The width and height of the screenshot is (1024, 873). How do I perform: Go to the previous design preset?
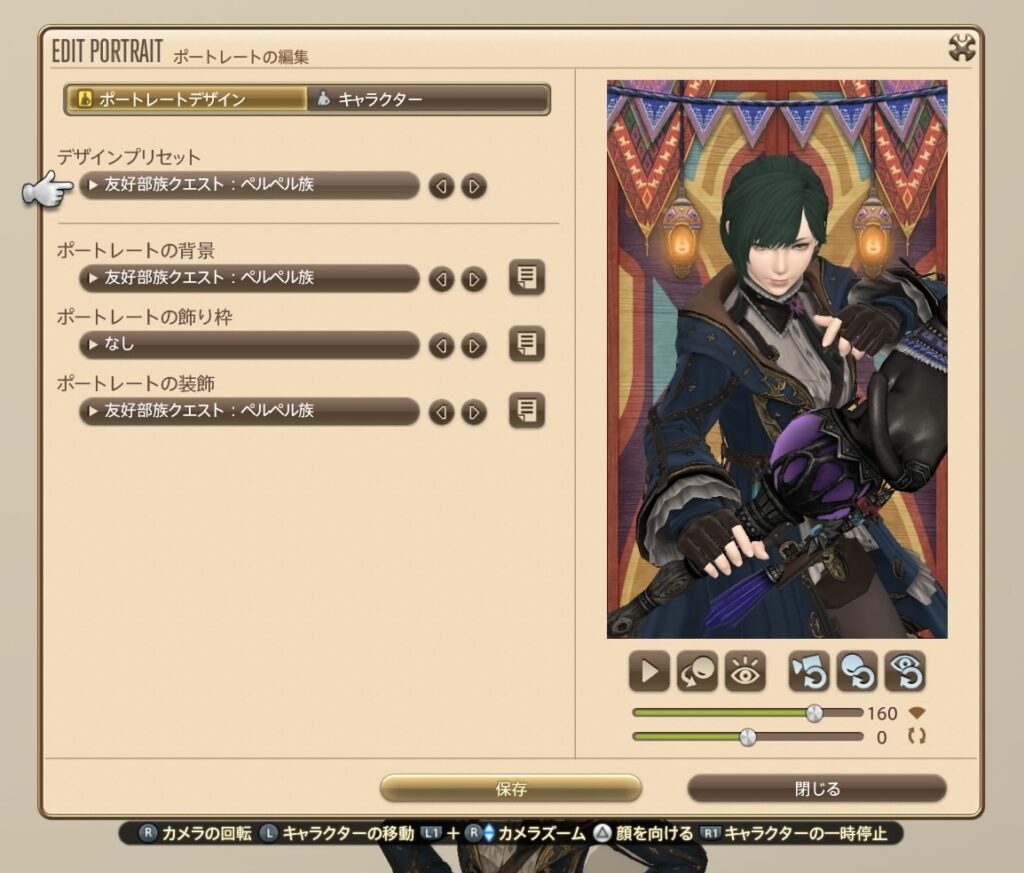tap(441, 186)
